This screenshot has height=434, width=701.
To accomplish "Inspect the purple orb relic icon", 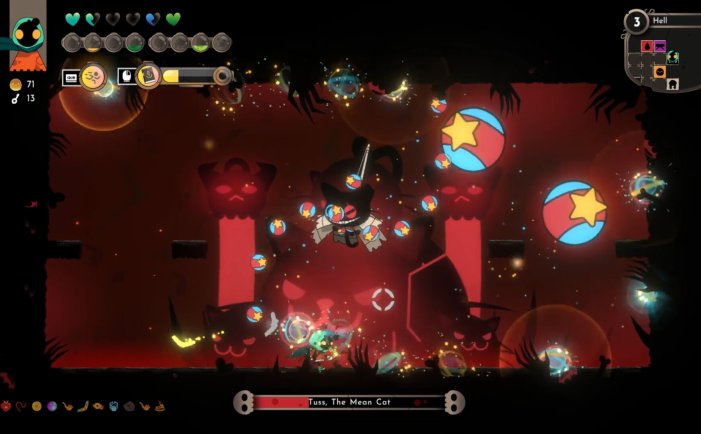I will tap(50, 407).
